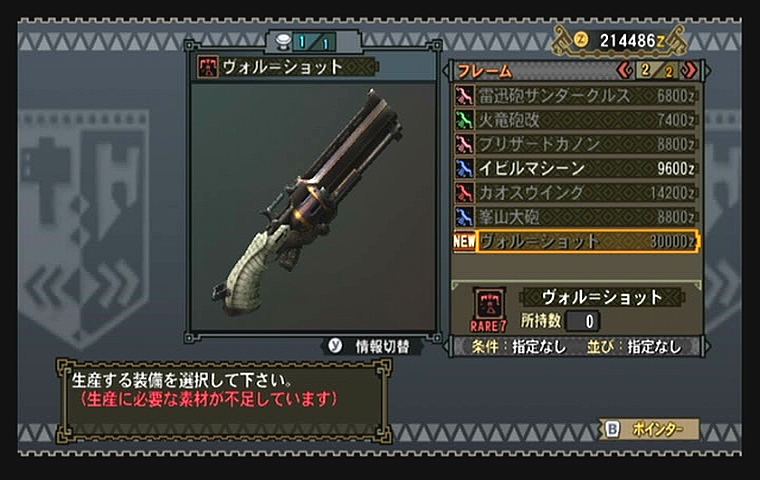Choose the 火竜砲改 frame row
The image size is (760, 480).
coord(575,120)
